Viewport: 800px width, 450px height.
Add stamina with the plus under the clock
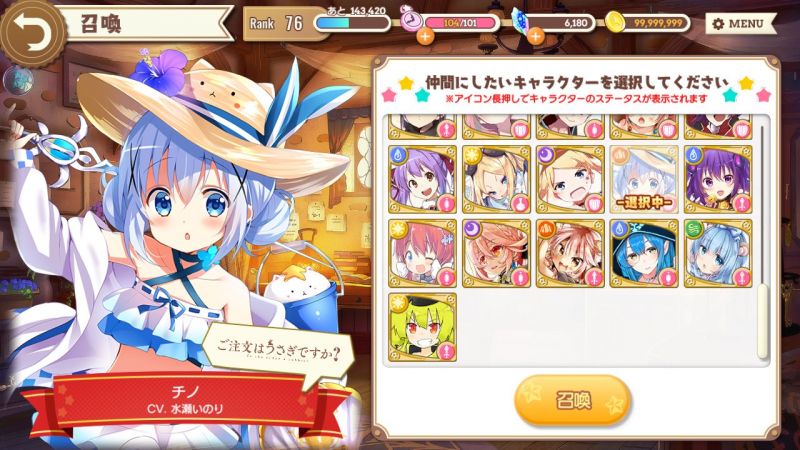coord(425,36)
